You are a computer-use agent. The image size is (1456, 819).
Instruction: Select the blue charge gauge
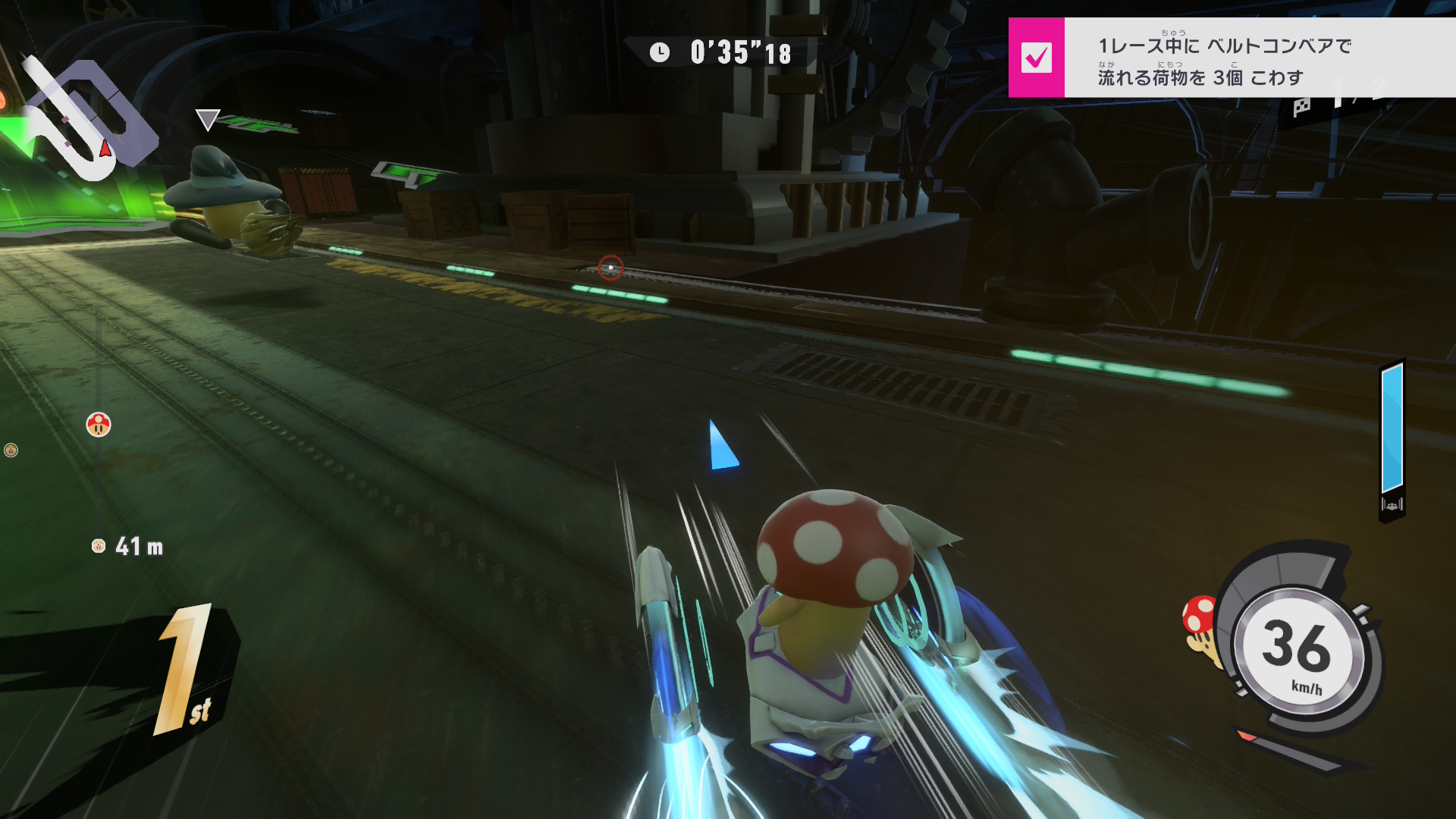(1392, 429)
